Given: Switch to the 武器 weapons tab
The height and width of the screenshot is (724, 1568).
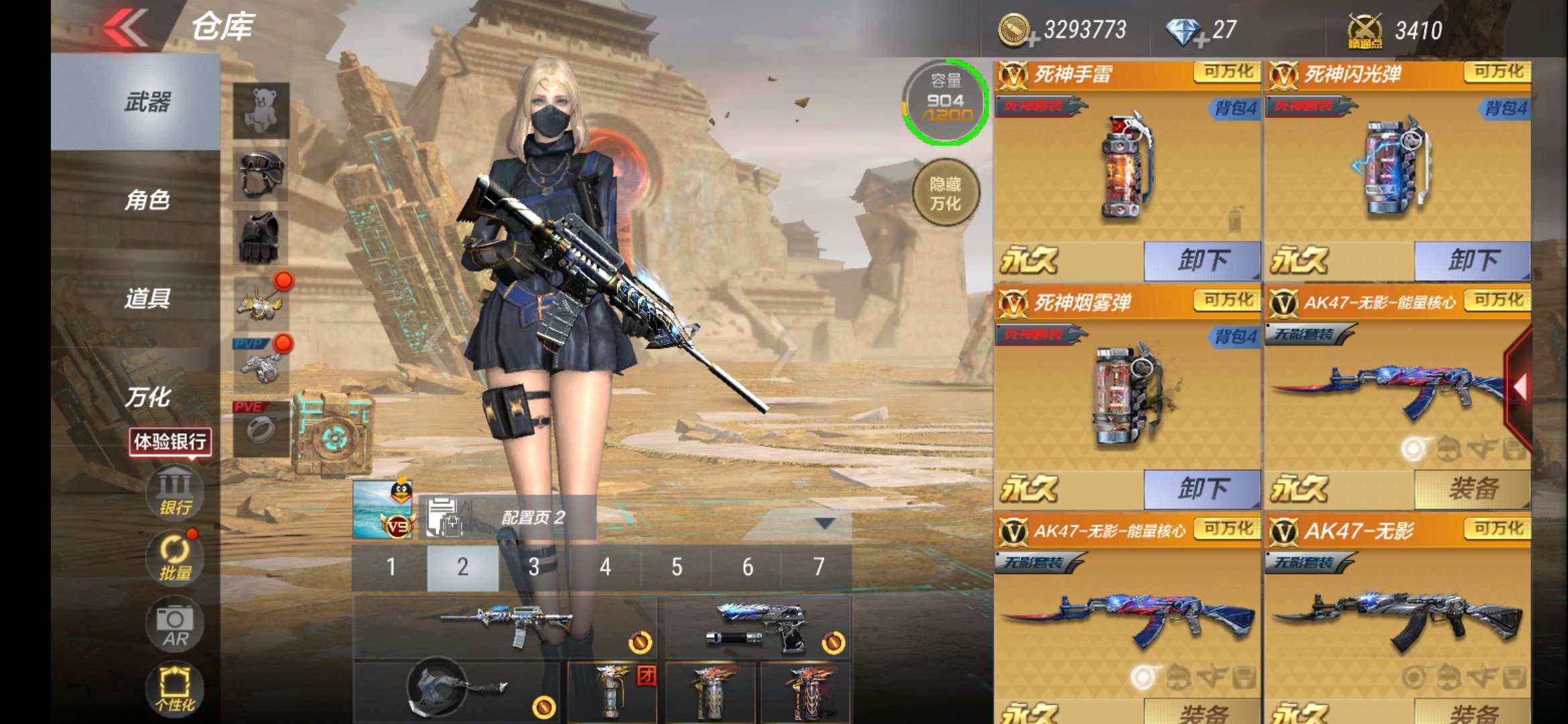Looking at the screenshot, I should 147,102.
